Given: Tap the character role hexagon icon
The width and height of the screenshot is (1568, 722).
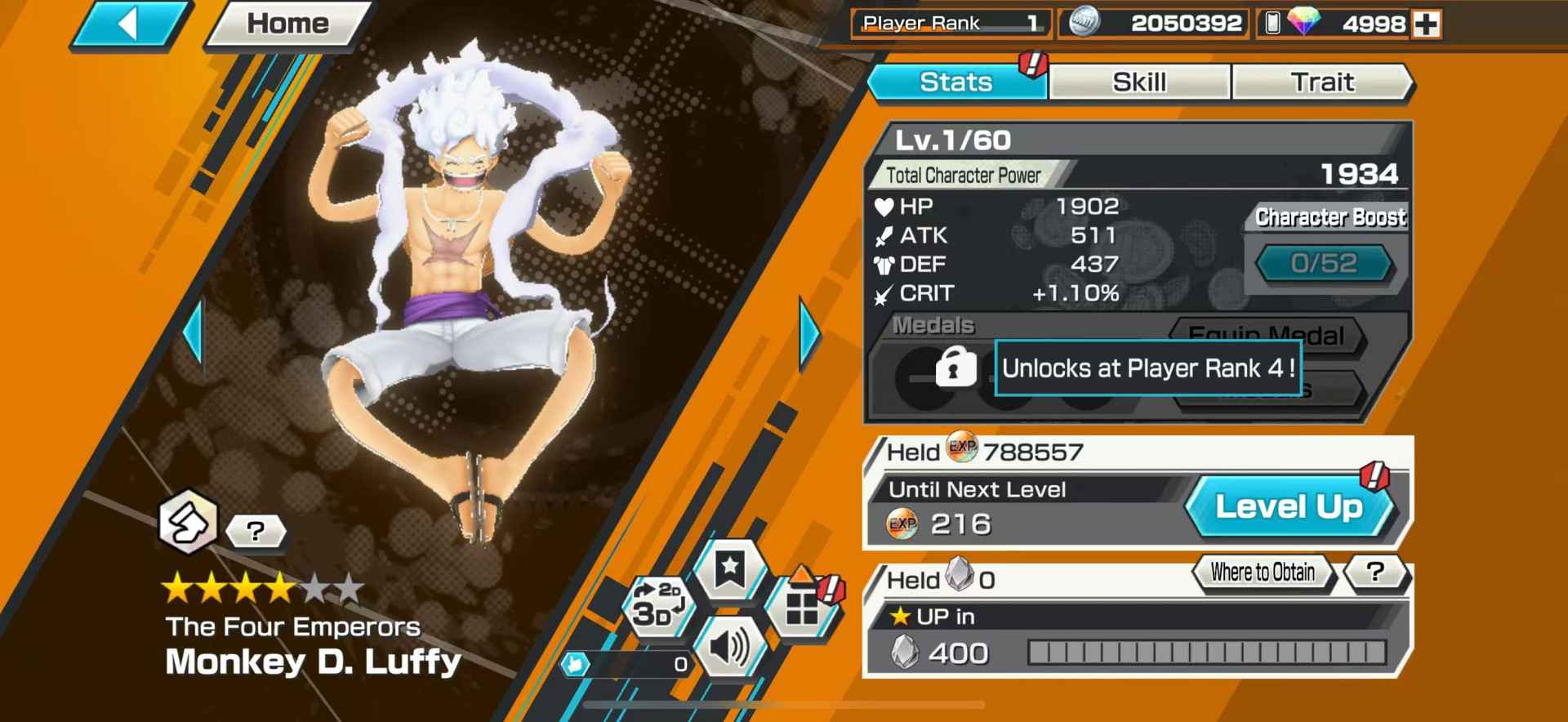Looking at the screenshot, I should [x=188, y=521].
